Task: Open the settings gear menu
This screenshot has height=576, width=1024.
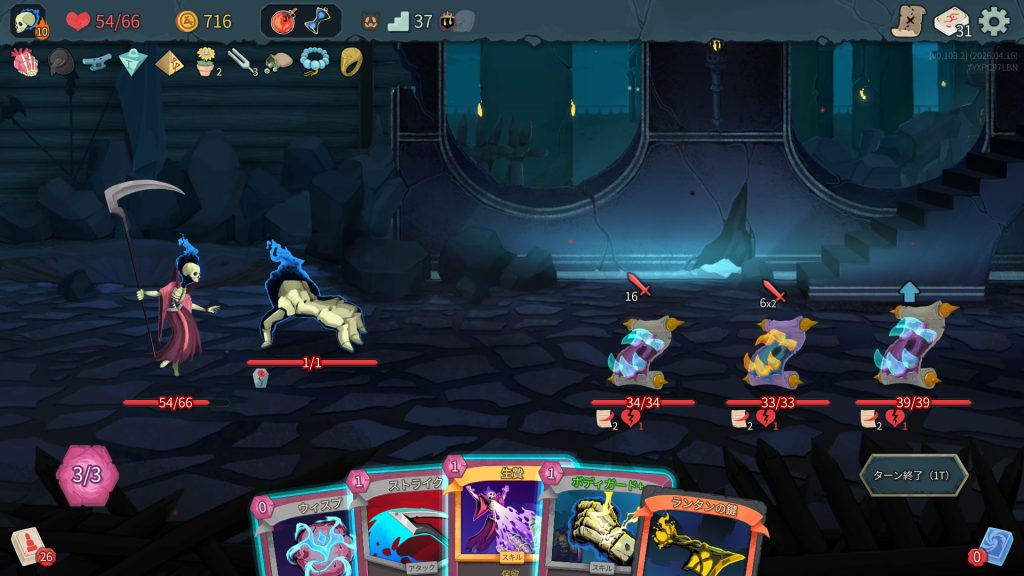Action: [993, 21]
